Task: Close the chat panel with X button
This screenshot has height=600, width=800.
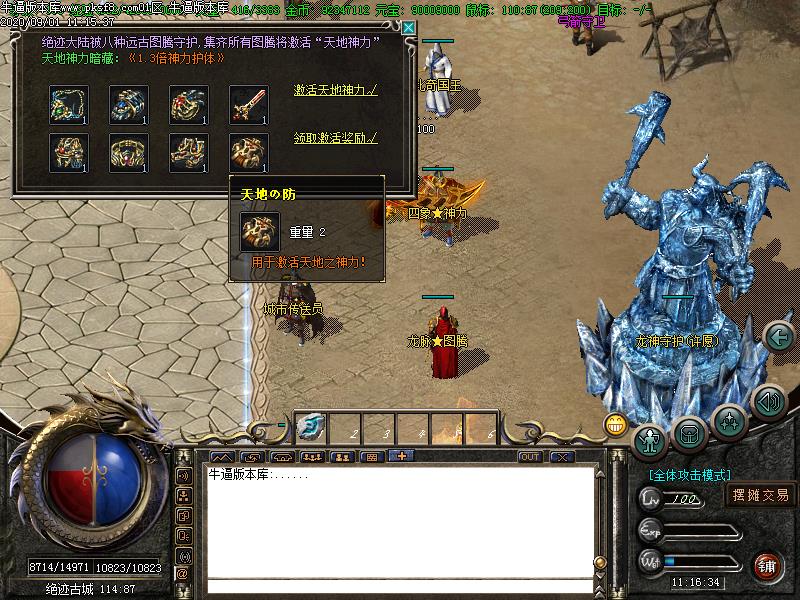Action: point(562,457)
